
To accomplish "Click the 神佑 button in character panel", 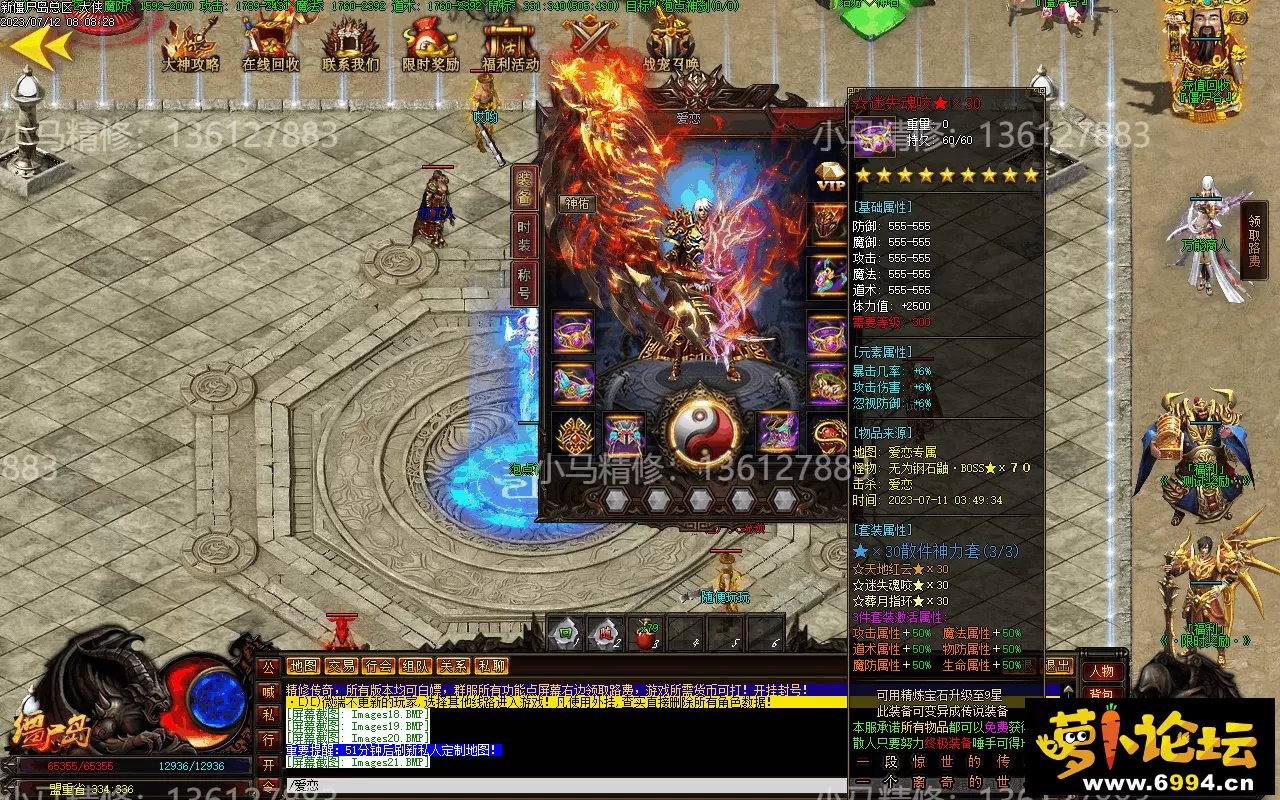I will (x=578, y=204).
